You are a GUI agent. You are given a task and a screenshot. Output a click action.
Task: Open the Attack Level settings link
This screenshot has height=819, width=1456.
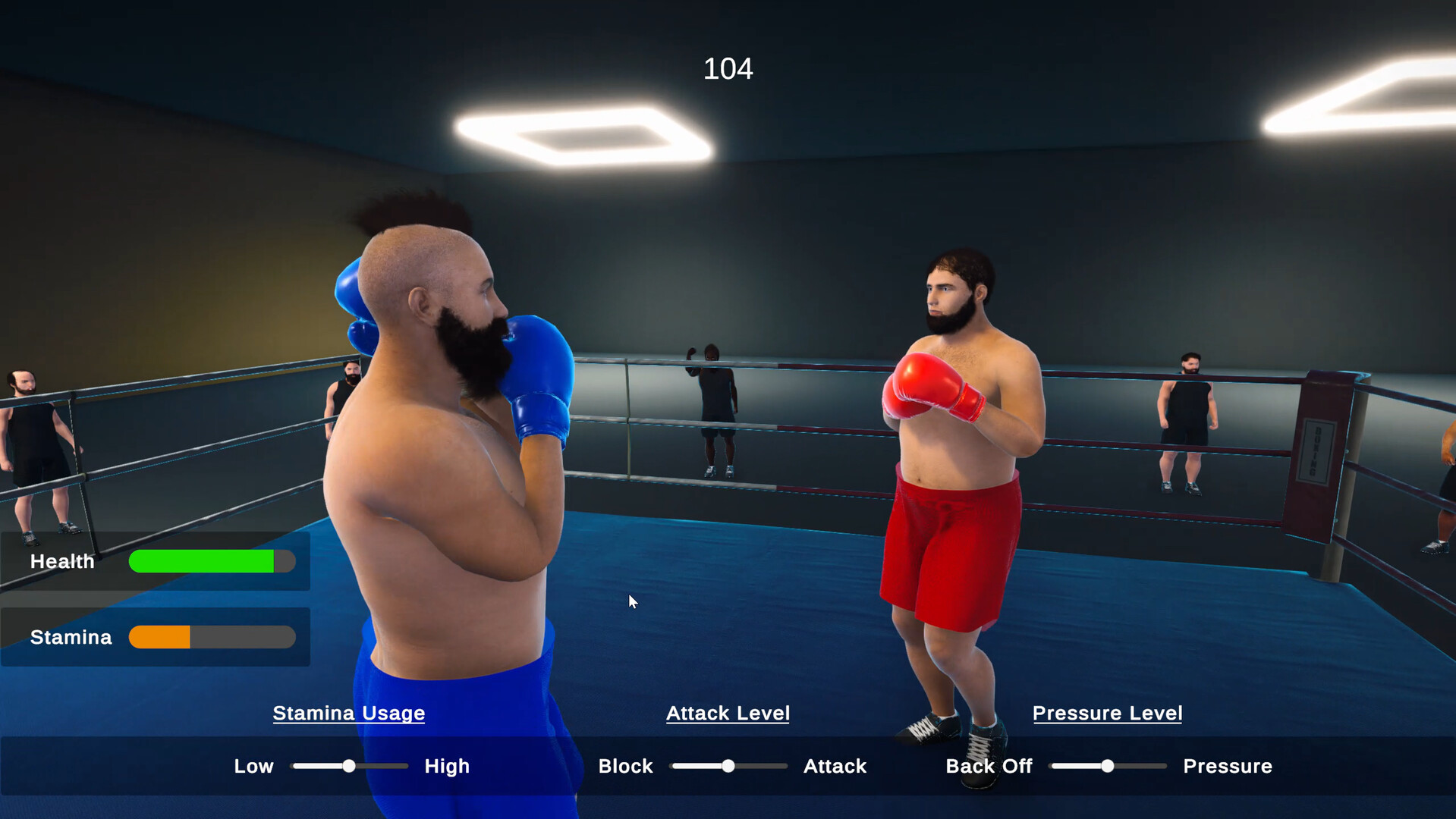coord(728,714)
